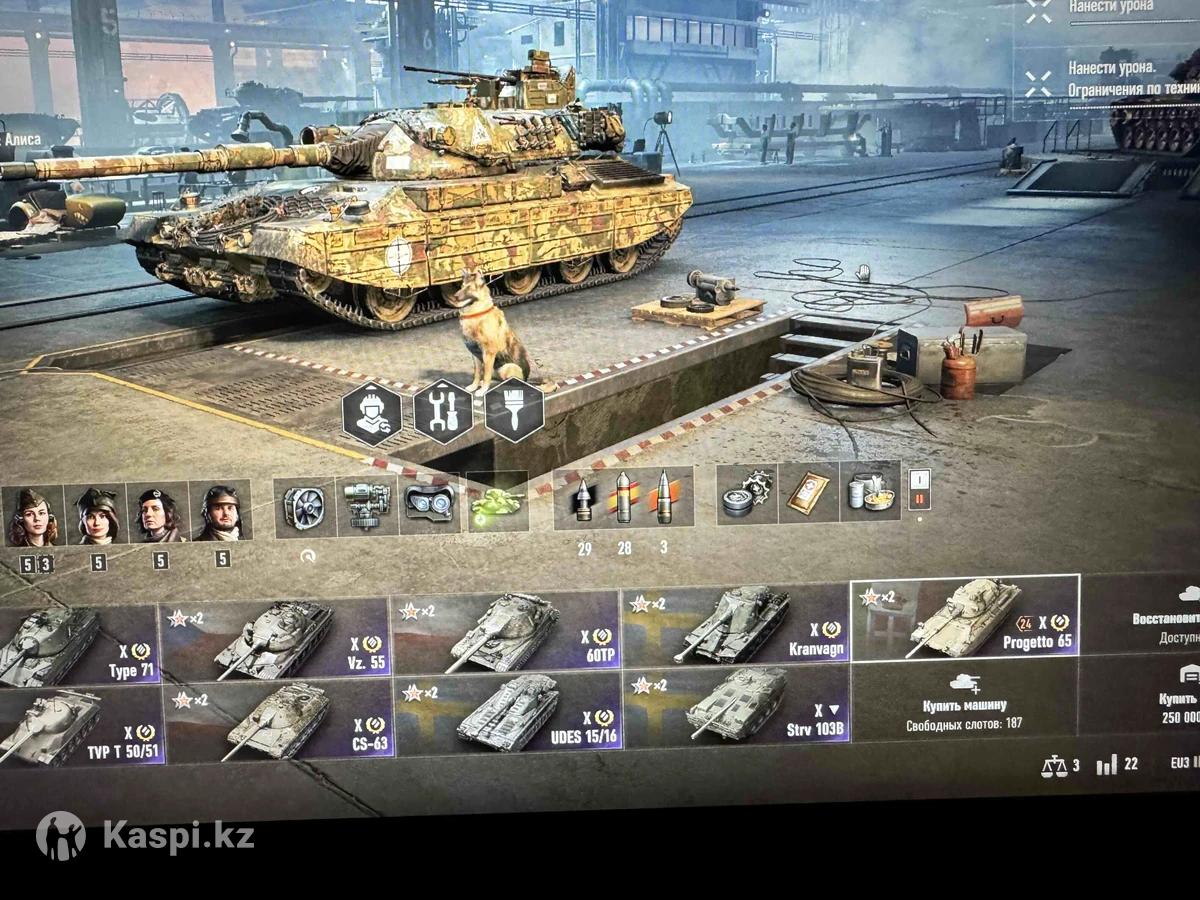Select the Strv 103B tank tile

pyautogui.click(x=737, y=706)
